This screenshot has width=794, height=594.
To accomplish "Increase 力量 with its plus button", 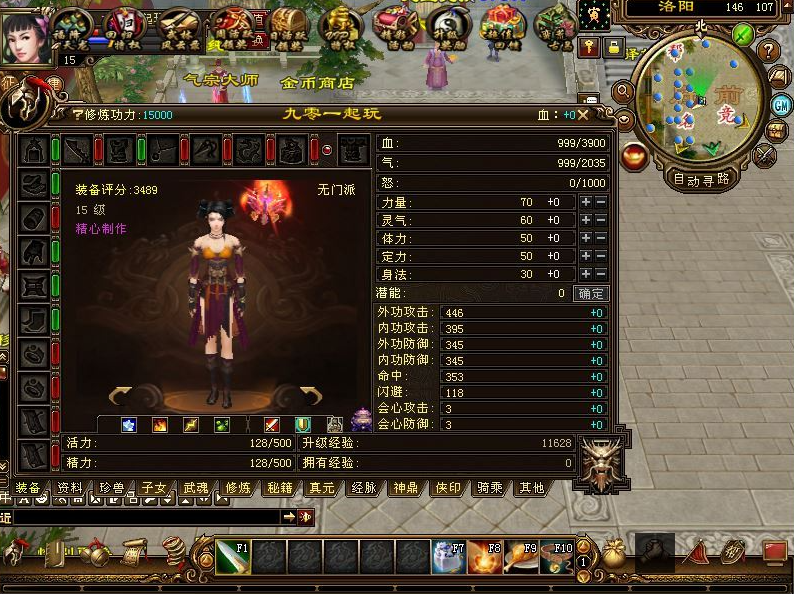I will click(586, 202).
